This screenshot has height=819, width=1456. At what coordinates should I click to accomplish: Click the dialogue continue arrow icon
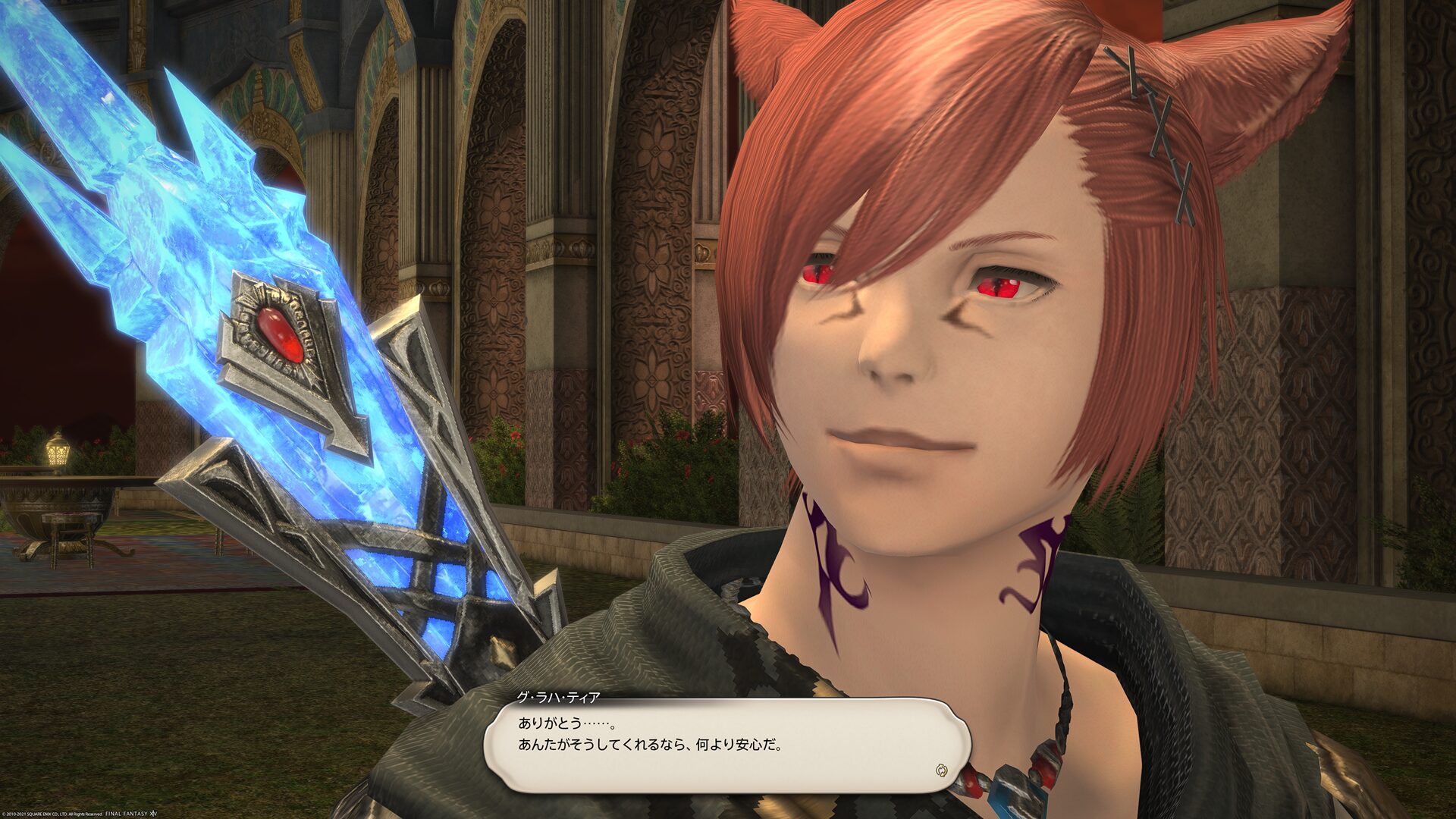click(x=942, y=771)
